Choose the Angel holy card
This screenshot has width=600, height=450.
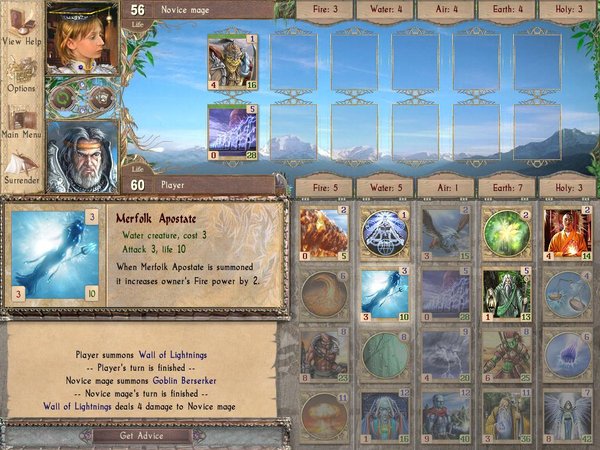565,415
